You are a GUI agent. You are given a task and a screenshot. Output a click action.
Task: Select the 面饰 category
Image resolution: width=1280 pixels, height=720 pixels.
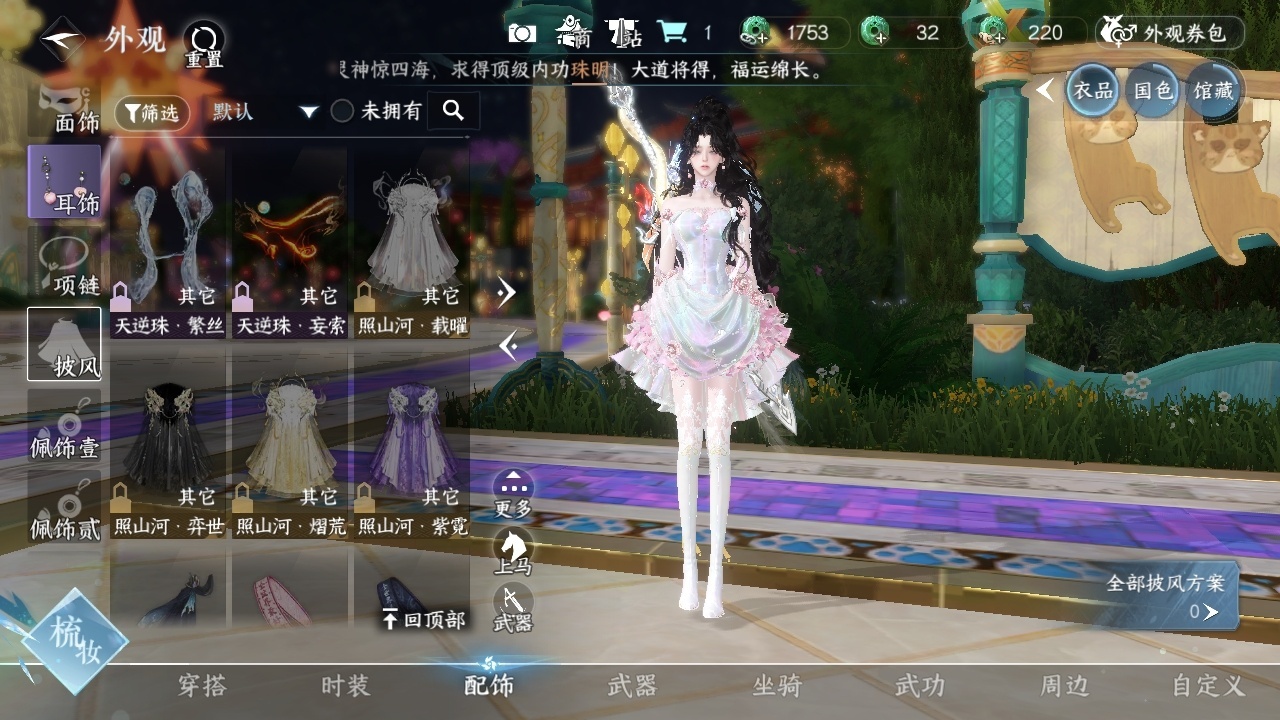(66, 108)
